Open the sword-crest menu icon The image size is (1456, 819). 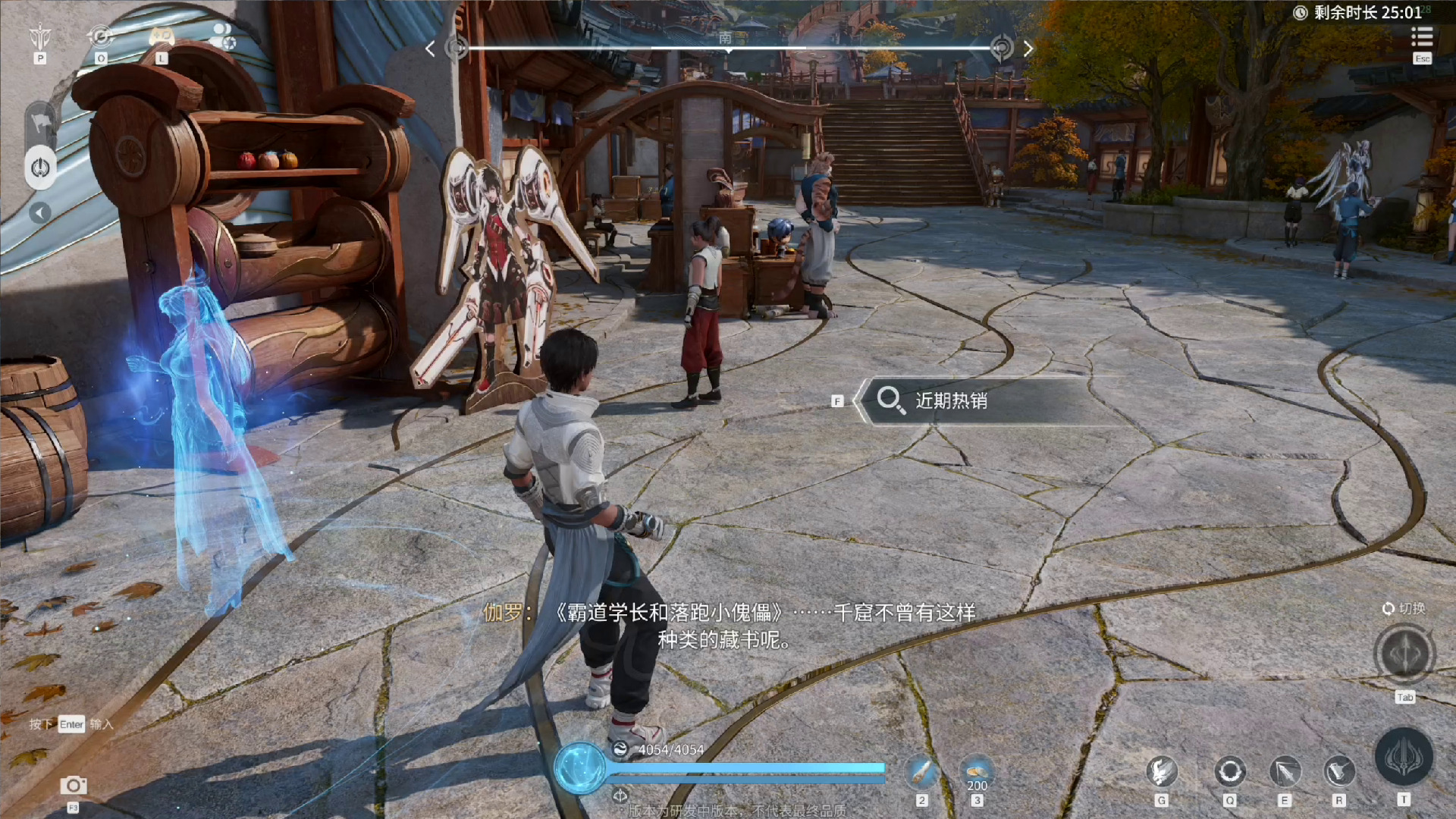pos(40,36)
